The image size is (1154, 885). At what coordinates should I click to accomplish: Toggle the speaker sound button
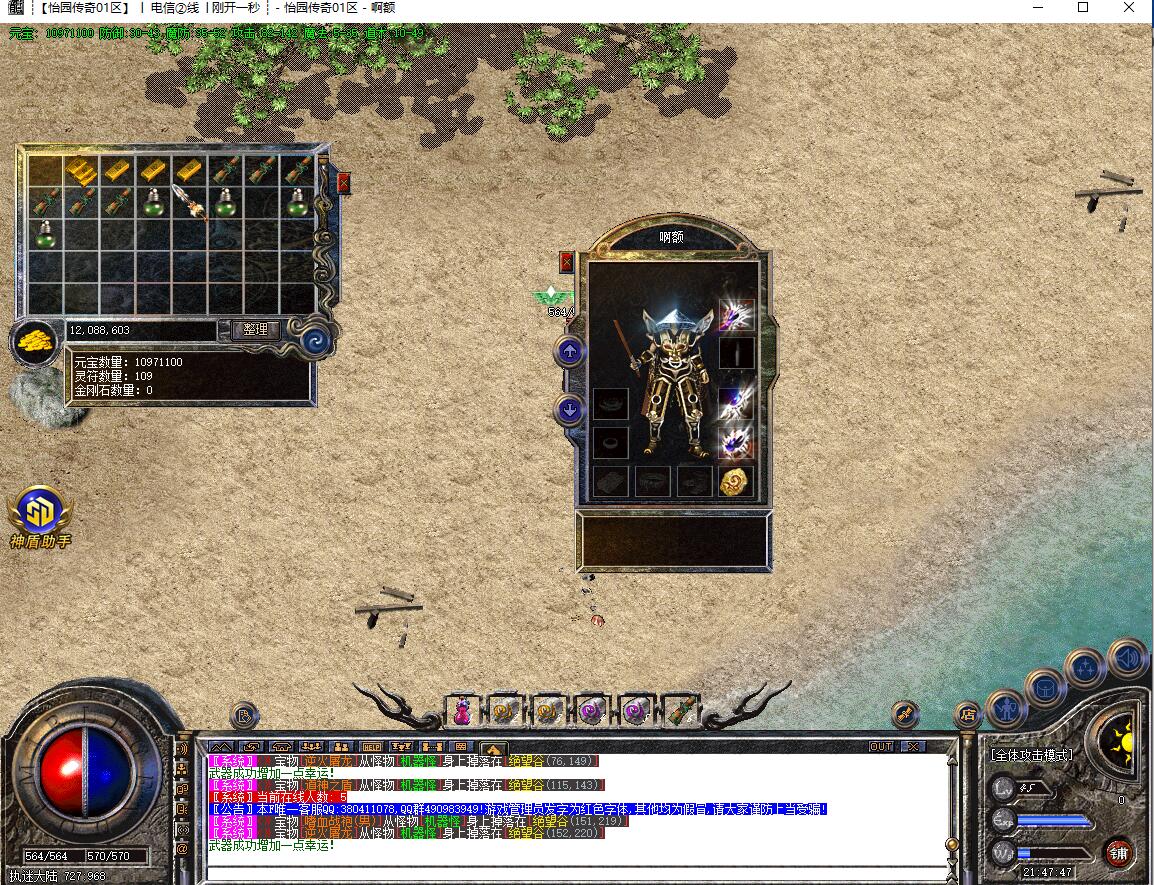pyautogui.click(x=1127, y=659)
